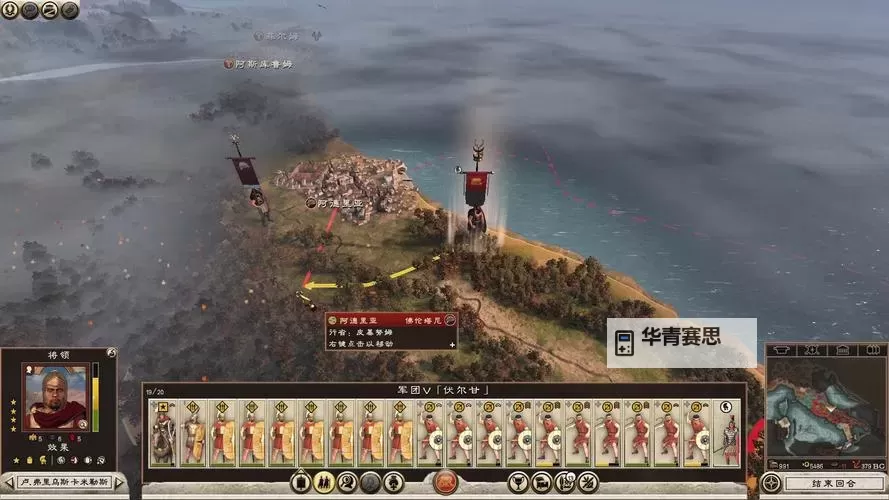Image resolution: width=889 pixels, height=500 pixels.
Task: Open the scroll icon in top-left menu
Action: tap(50, 10)
